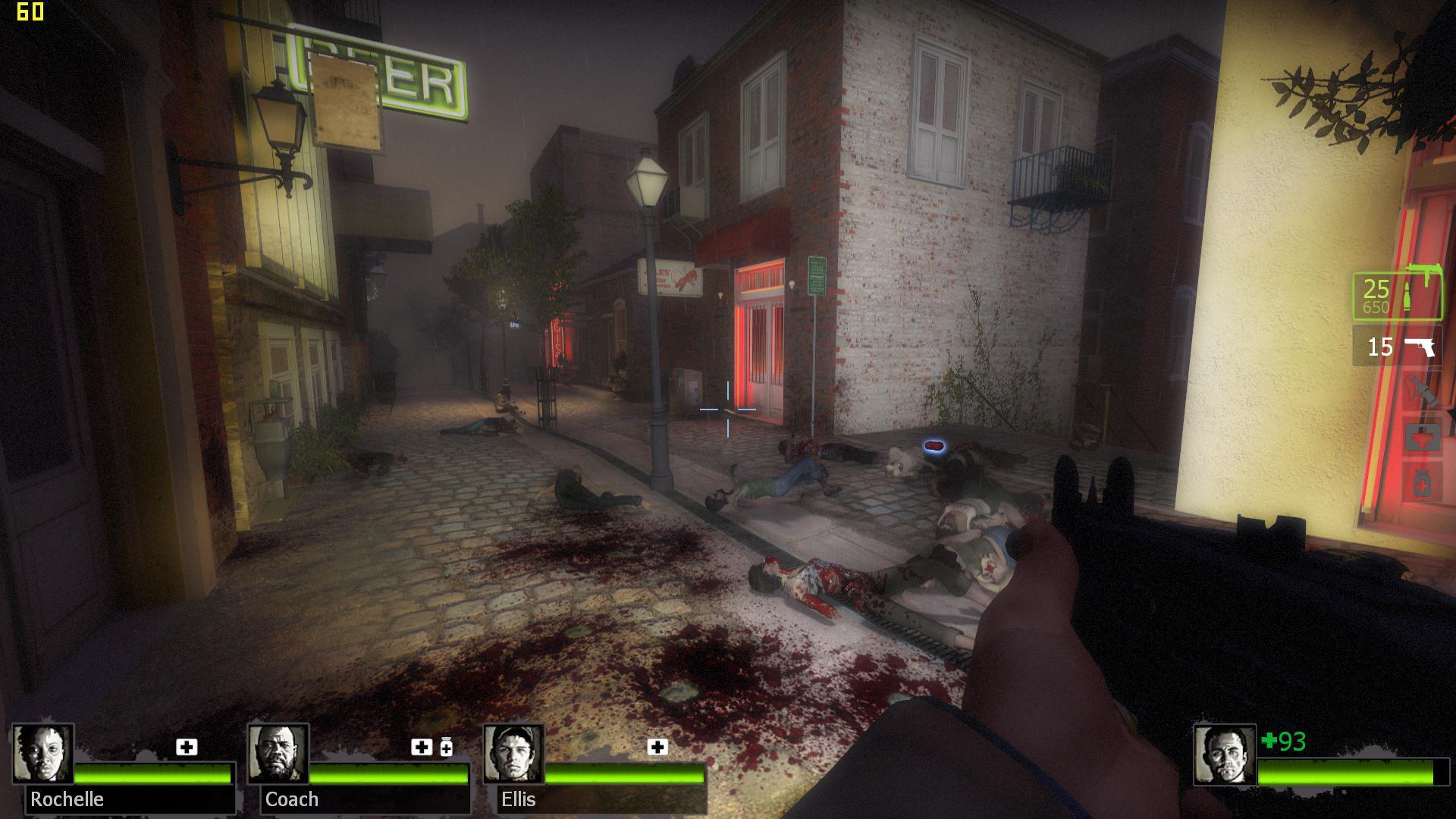Click Coach's pills bottle icon

click(x=447, y=748)
